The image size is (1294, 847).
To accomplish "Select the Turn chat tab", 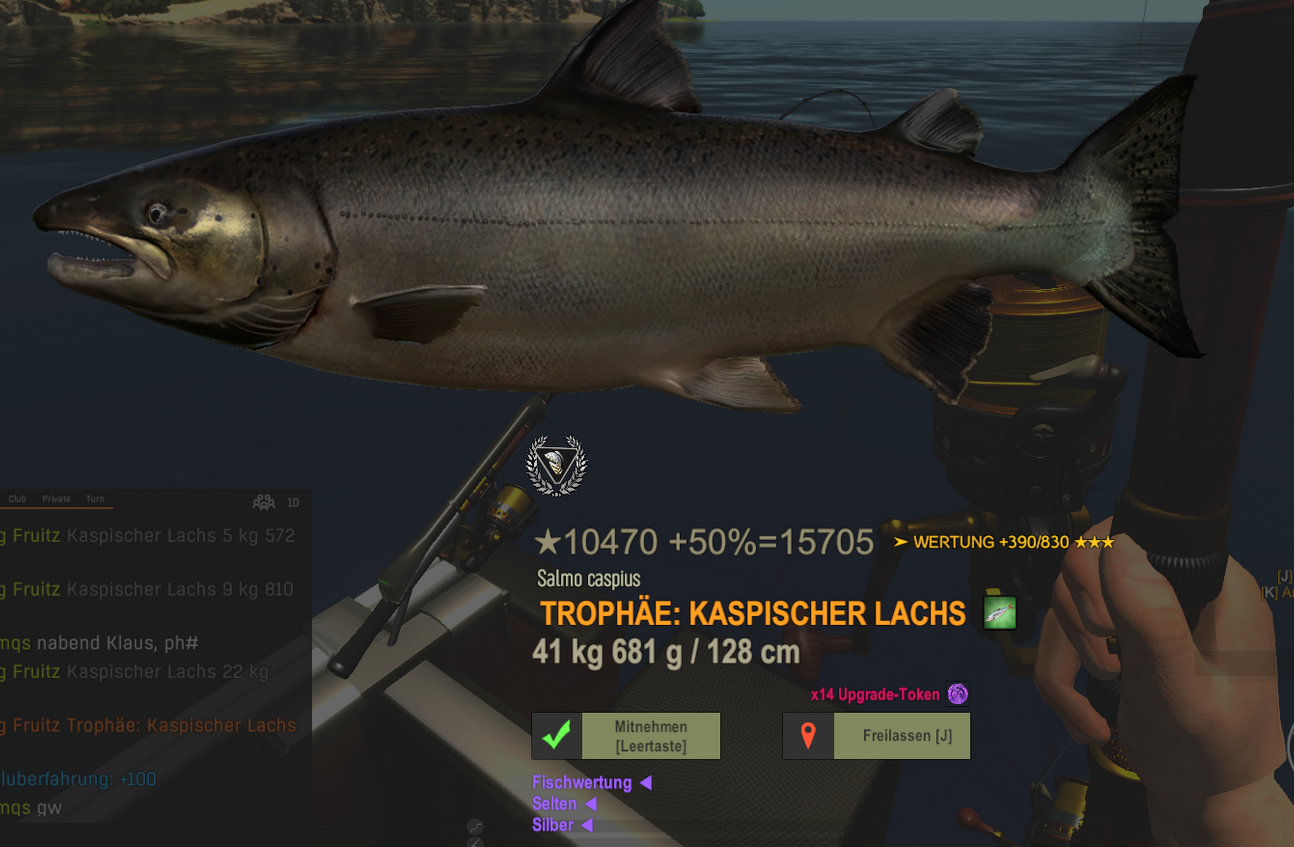I will click(x=95, y=499).
